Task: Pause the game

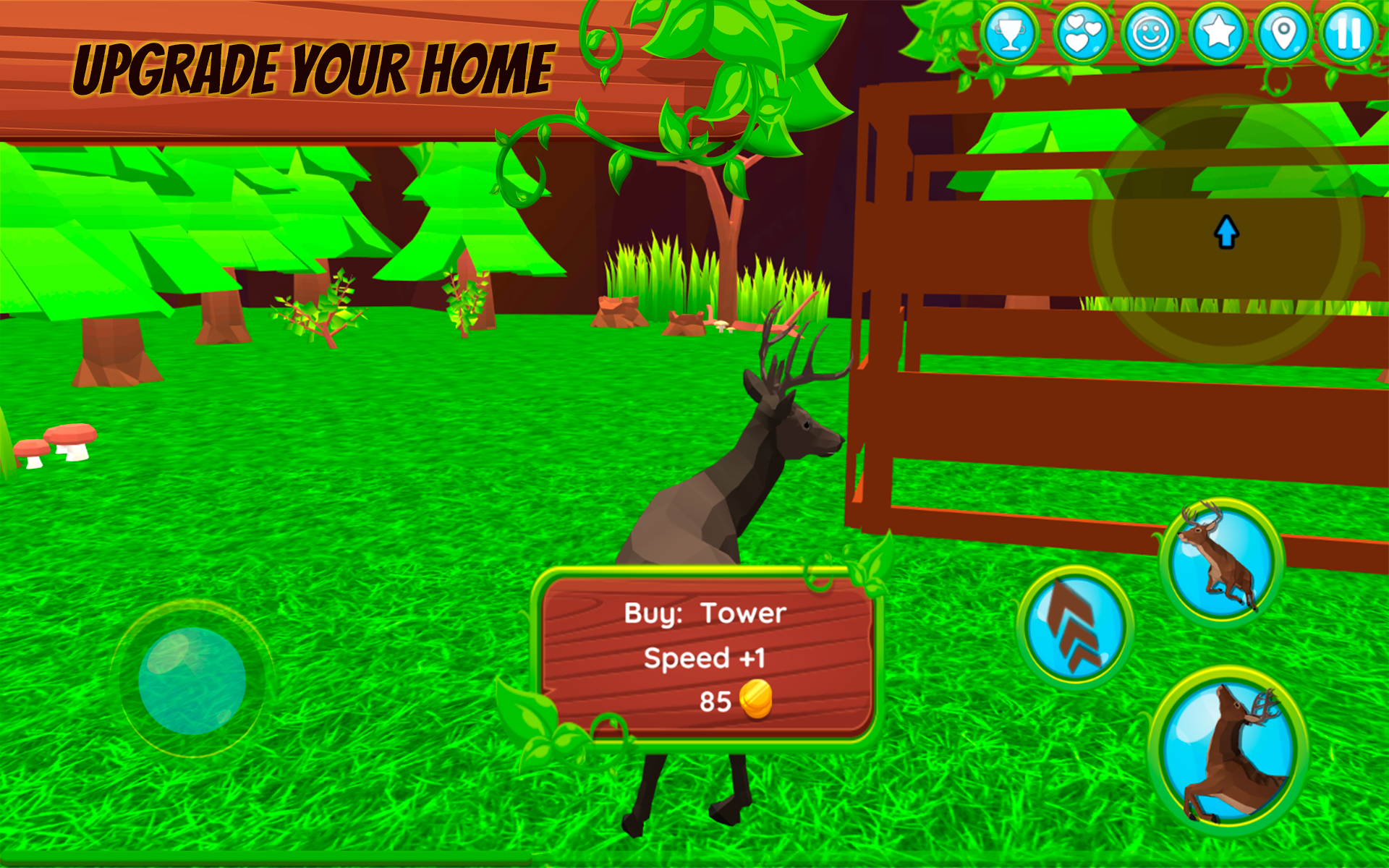Action: click(x=1348, y=33)
